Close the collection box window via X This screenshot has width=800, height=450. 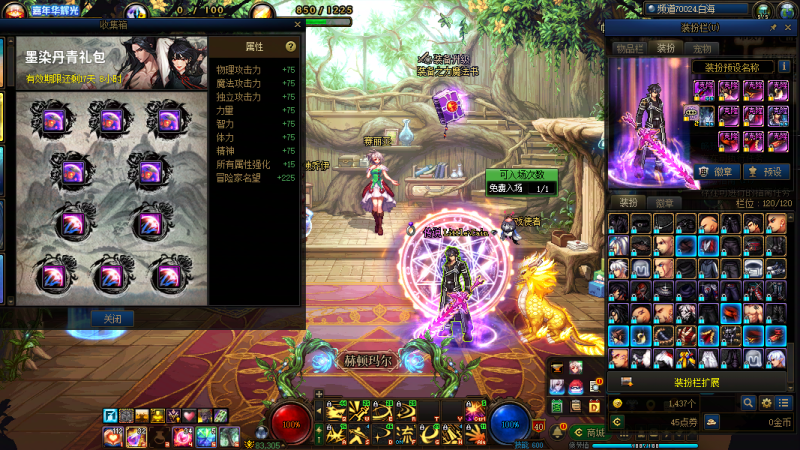(297, 24)
